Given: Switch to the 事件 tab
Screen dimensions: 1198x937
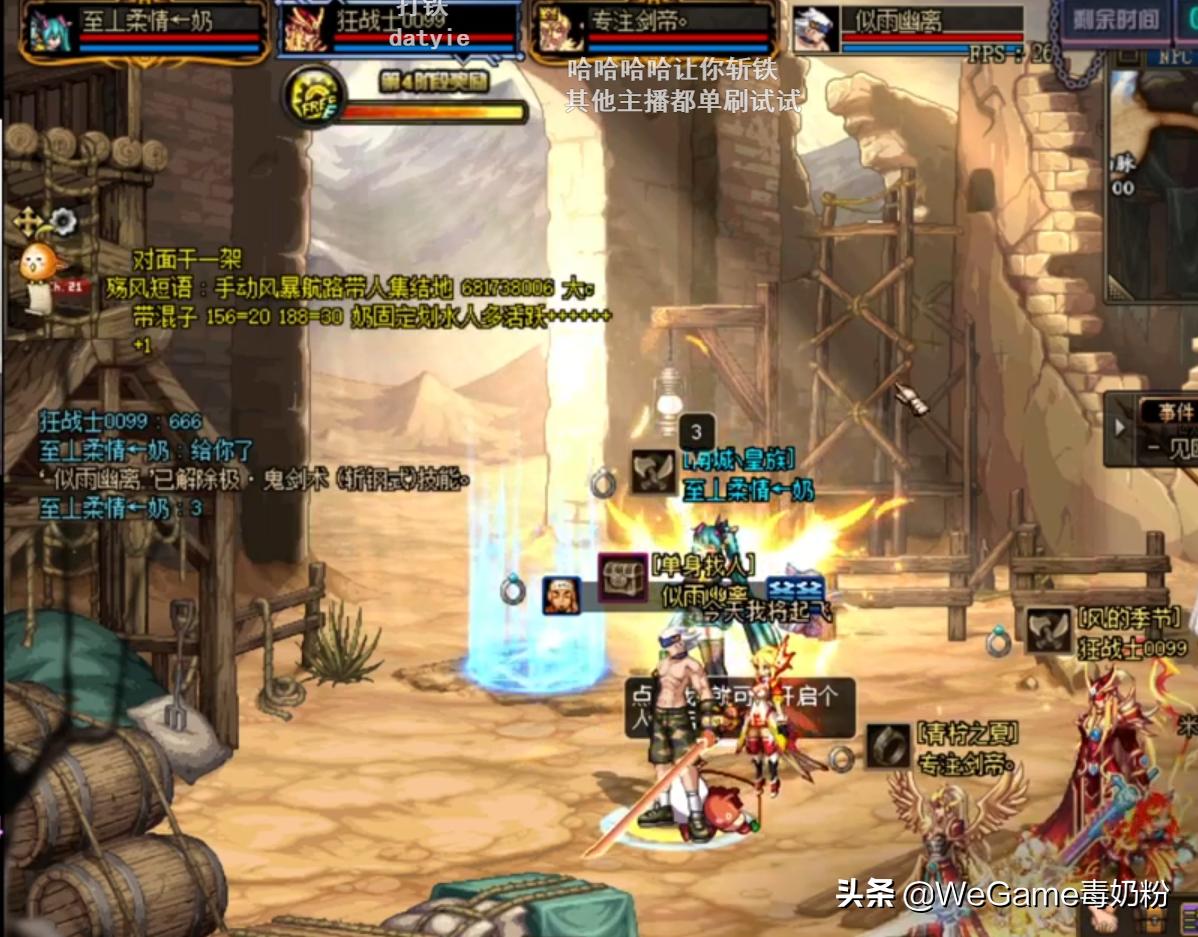Looking at the screenshot, I should click(x=1176, y=411).
